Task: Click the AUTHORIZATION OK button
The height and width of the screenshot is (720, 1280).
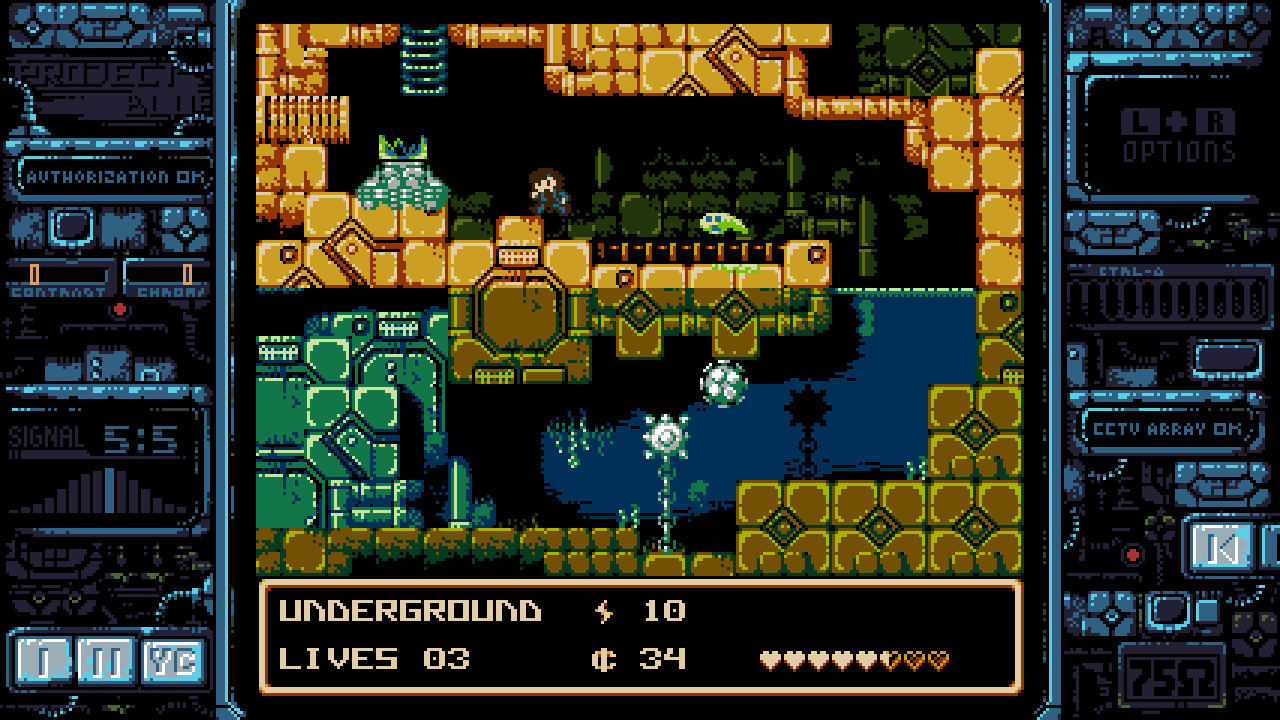Action: point(115,177)
